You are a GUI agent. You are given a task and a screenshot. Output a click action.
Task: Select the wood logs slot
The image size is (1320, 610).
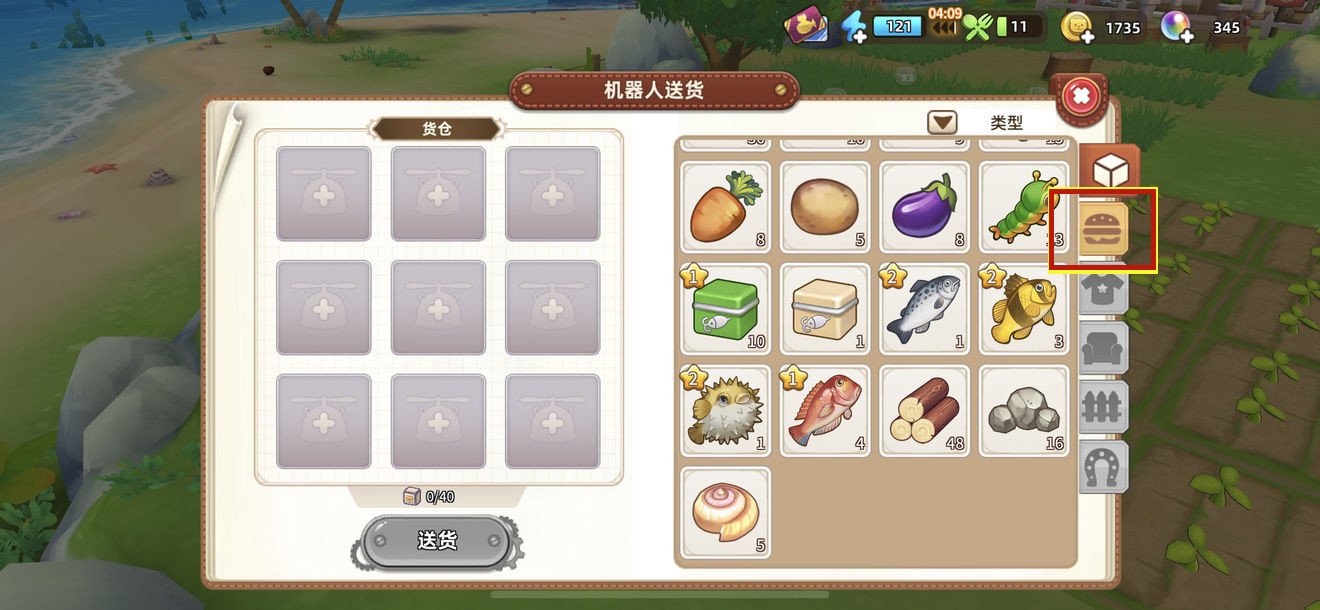[924, 410]
